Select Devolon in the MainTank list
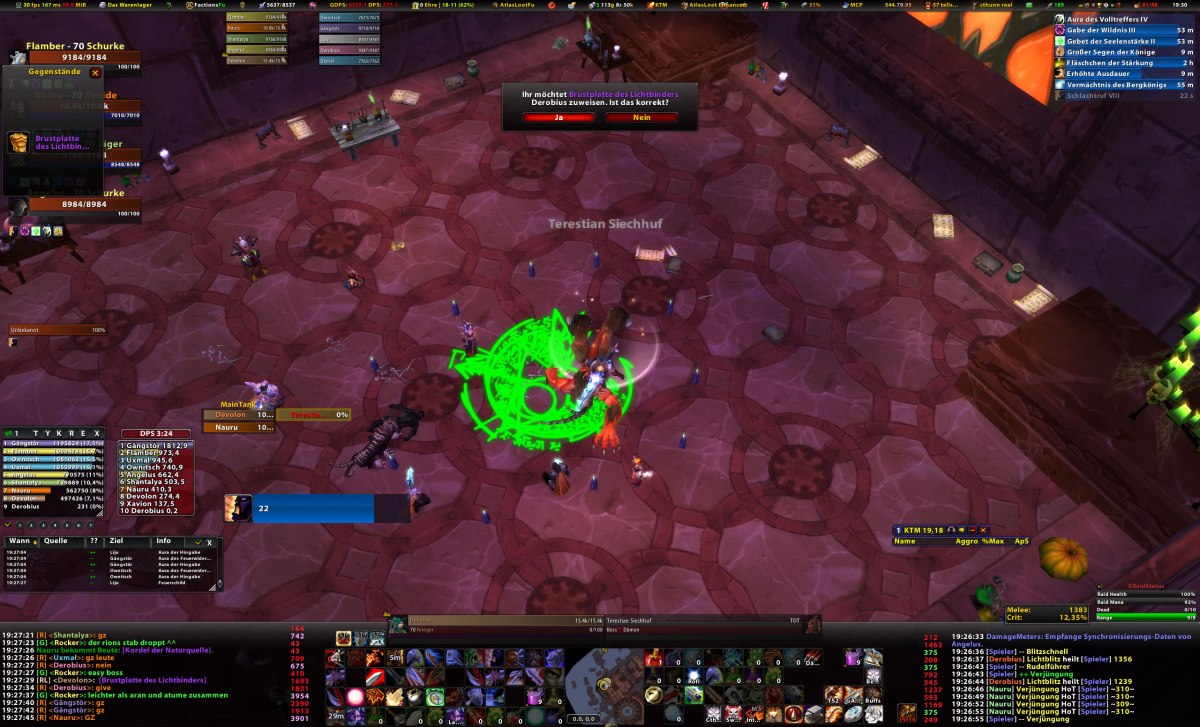1200x727 pixels. (x=239, y=414)
